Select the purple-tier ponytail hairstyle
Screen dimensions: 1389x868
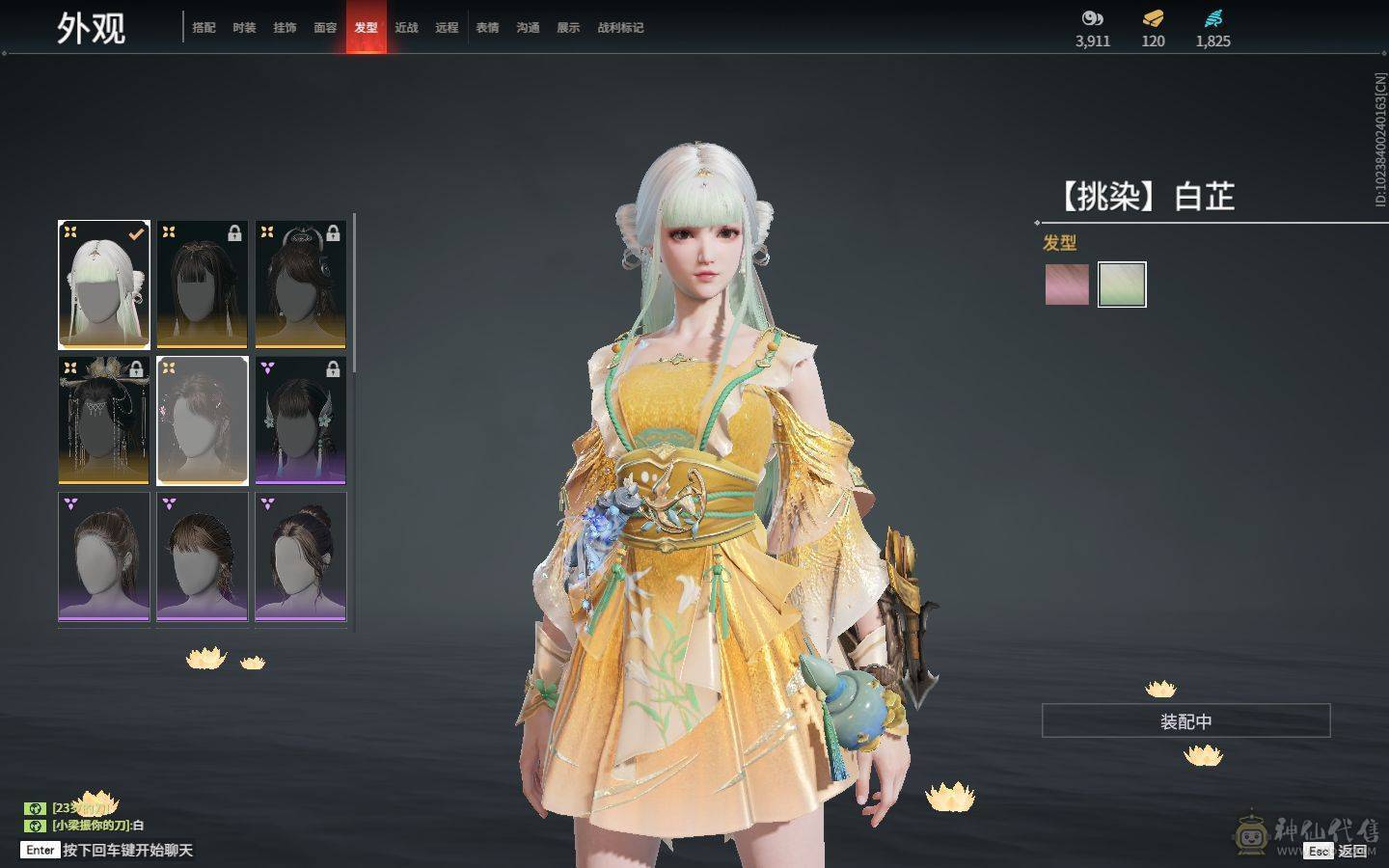[x=104, y=556]
